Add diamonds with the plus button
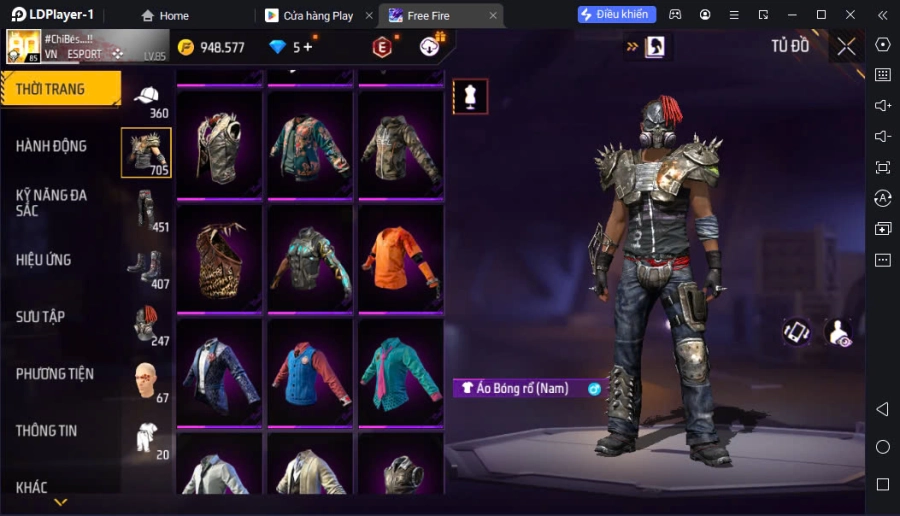Screen dimensions: 900x516 [308, 46]
